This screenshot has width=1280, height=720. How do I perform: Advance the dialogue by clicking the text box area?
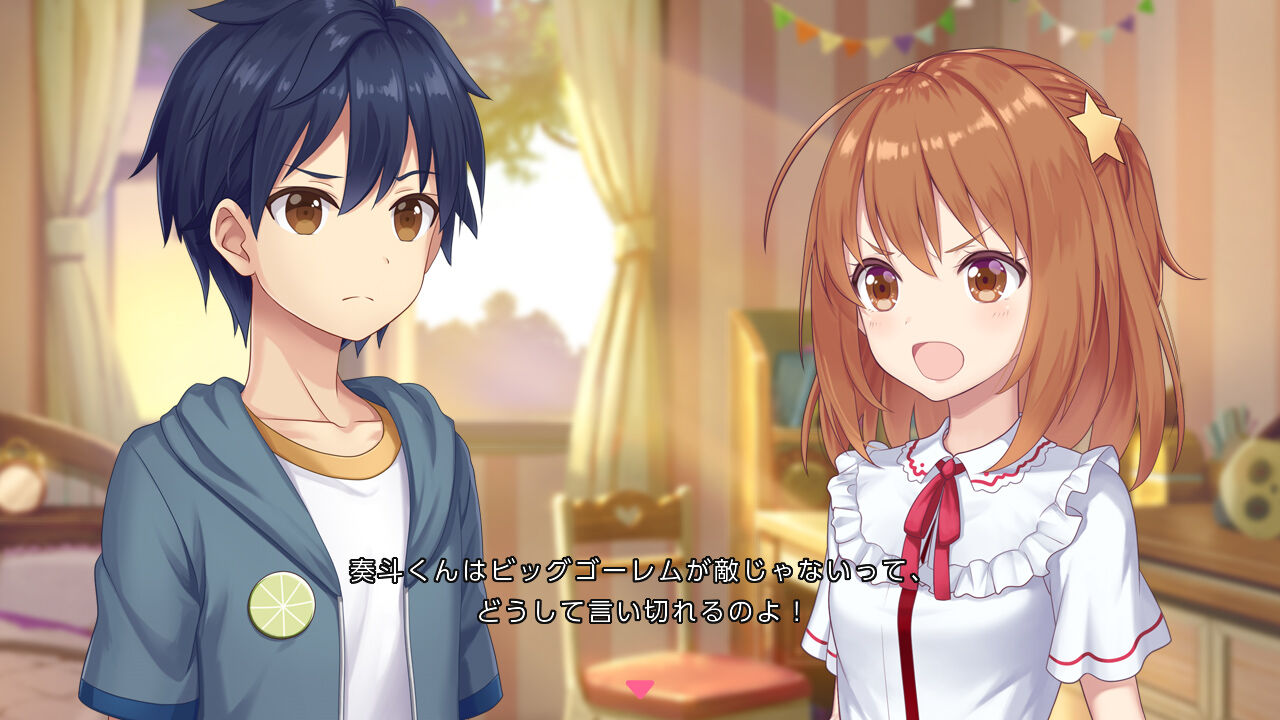[640, 590]
